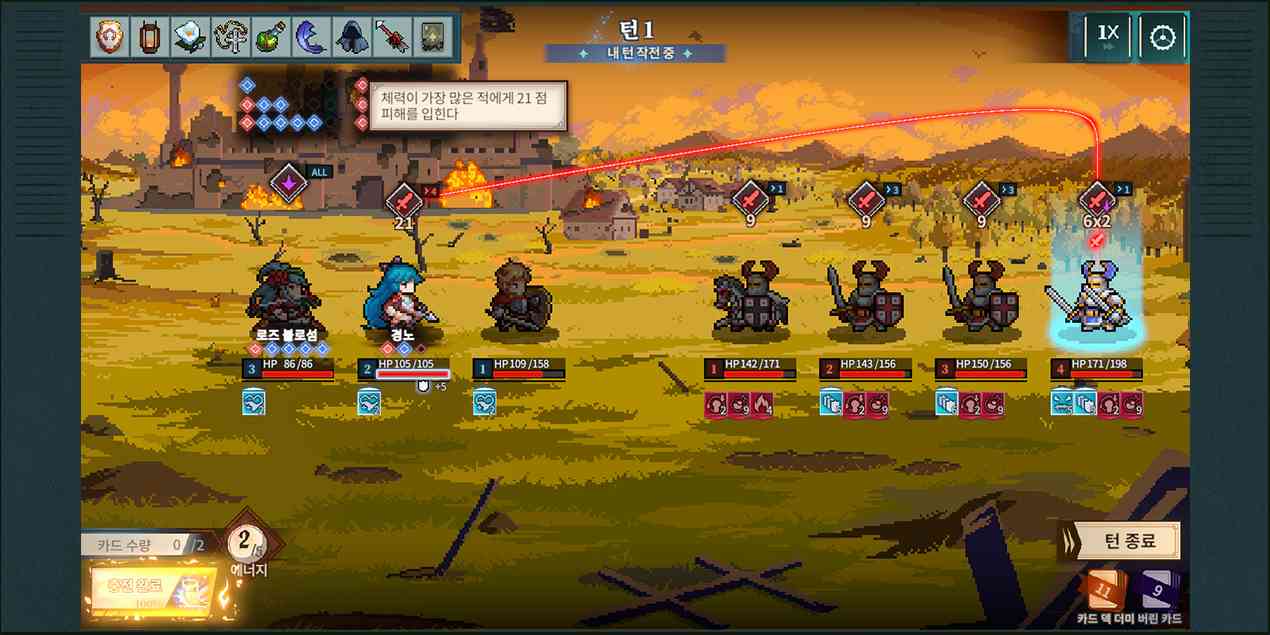Inspect the blue feather relic
Image resolution: width=1270 pixels, height=635 pixels.
click(308, 38)
